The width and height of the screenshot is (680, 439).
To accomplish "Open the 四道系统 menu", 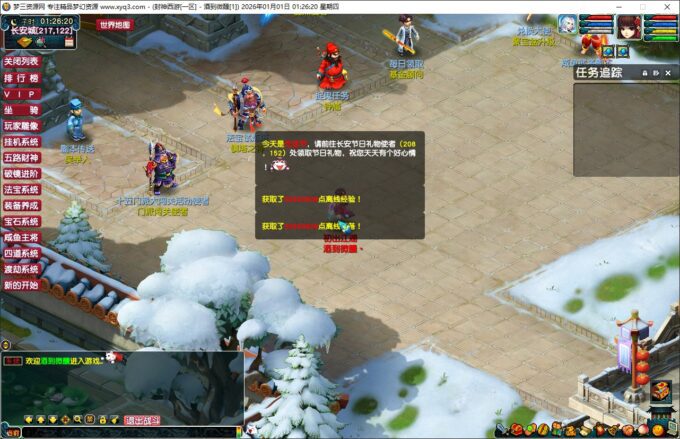I will click(x=22, y=253).
